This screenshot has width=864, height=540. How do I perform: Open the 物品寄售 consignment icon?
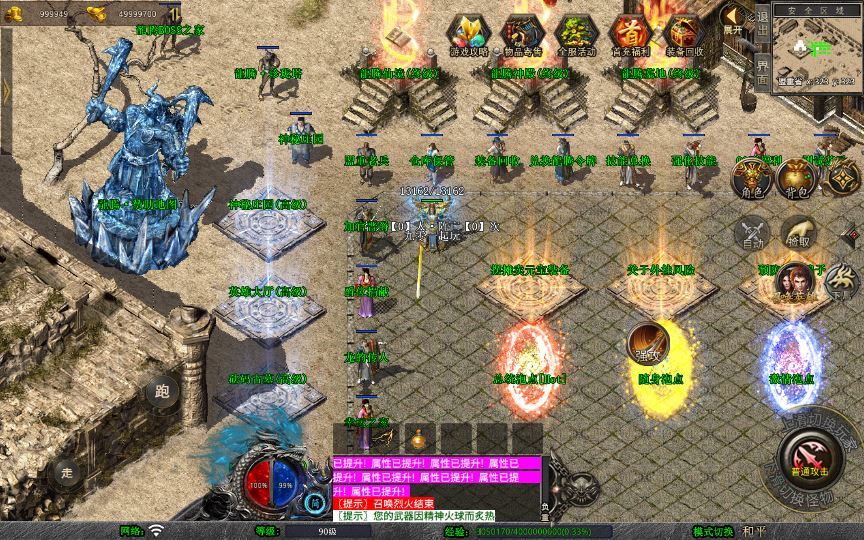[x=523, y=35]
